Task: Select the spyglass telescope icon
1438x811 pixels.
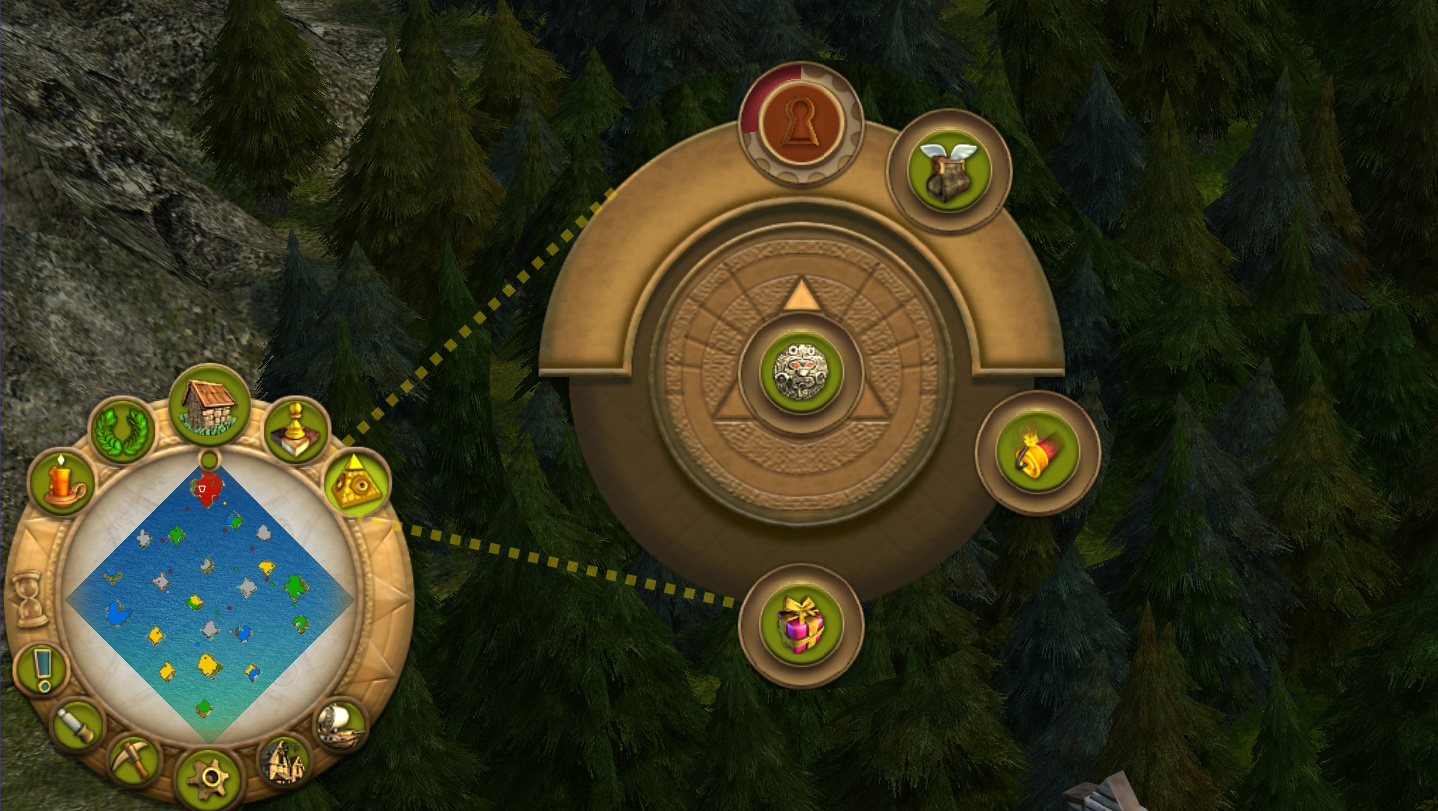Action: tap(77, 725)
